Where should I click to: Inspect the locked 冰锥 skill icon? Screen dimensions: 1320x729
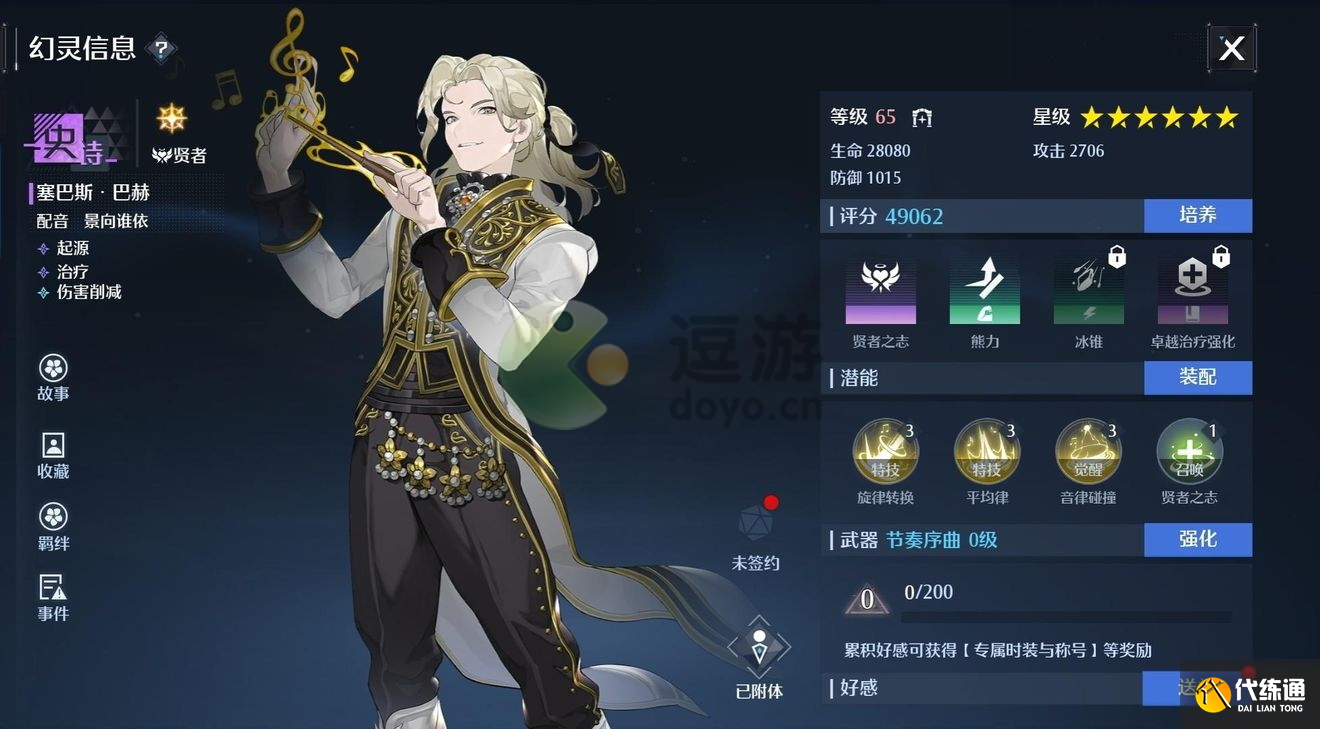[1088, 289]
